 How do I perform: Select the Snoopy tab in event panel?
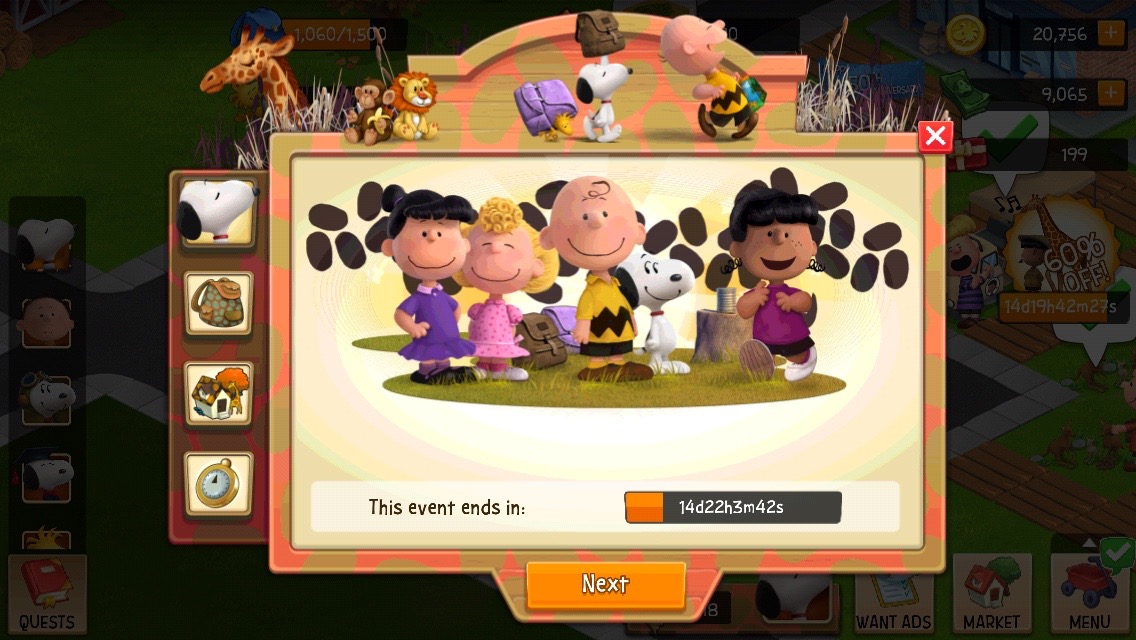[218, 213]
